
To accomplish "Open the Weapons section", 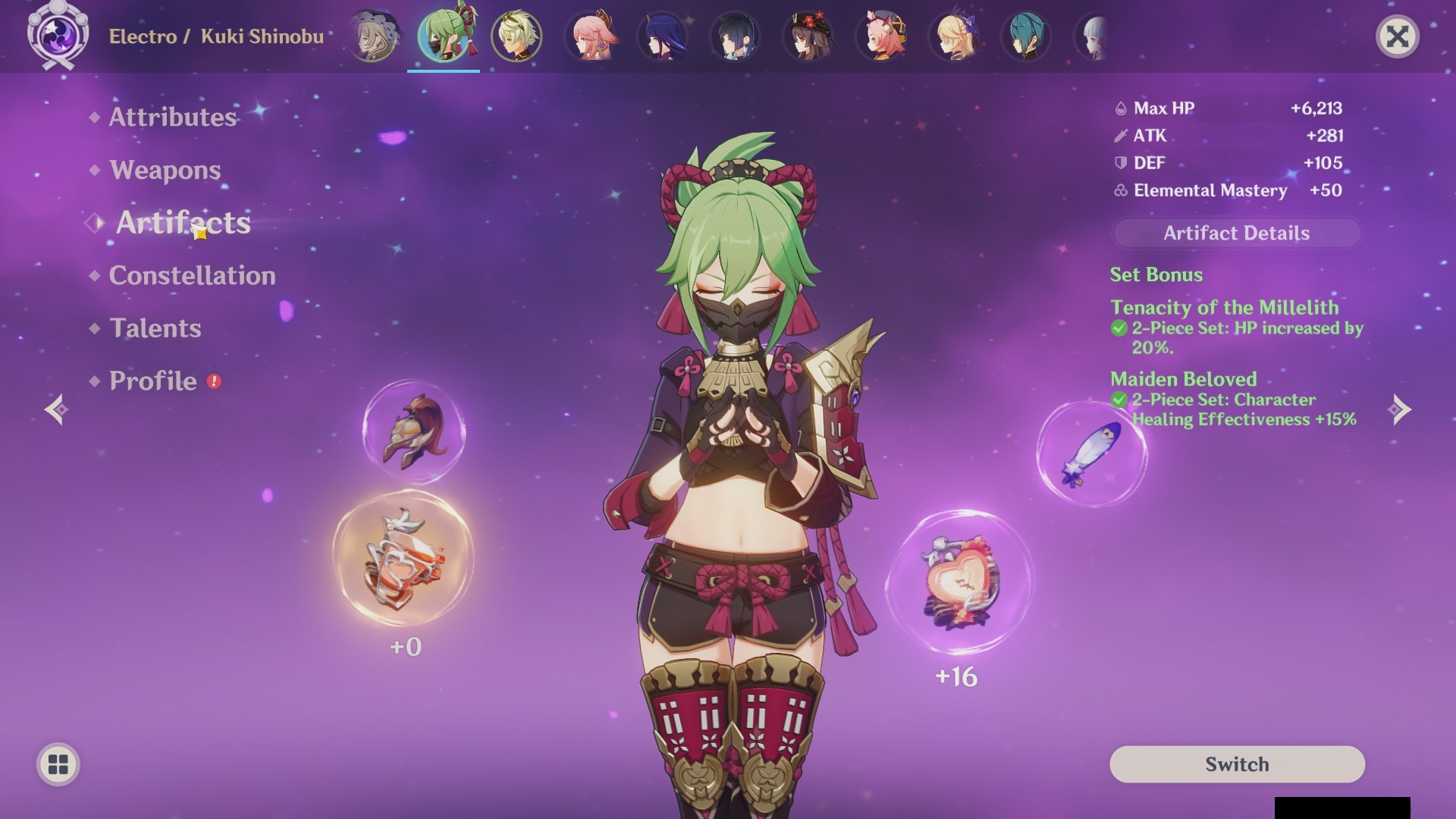I will [x=164, y=171].
